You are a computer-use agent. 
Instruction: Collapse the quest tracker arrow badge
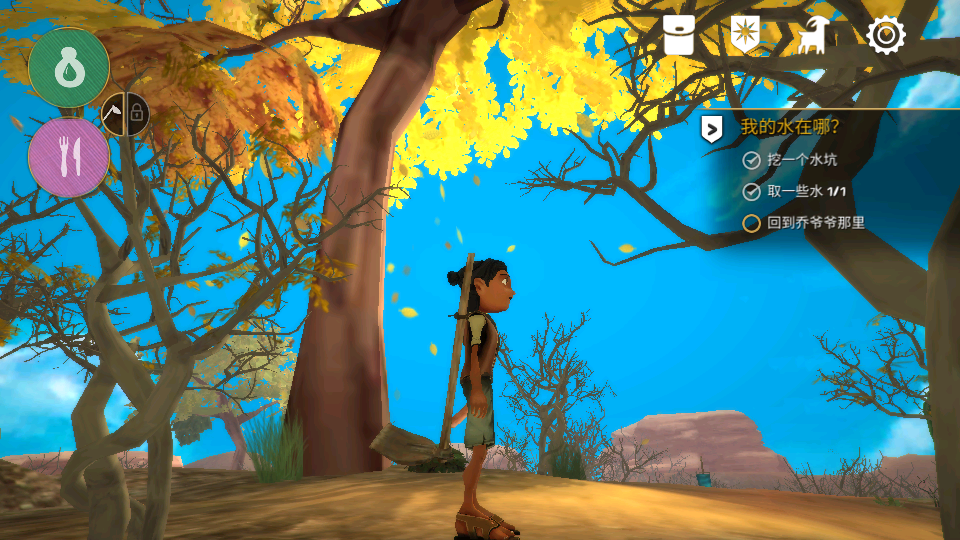[x=711, y=129]
